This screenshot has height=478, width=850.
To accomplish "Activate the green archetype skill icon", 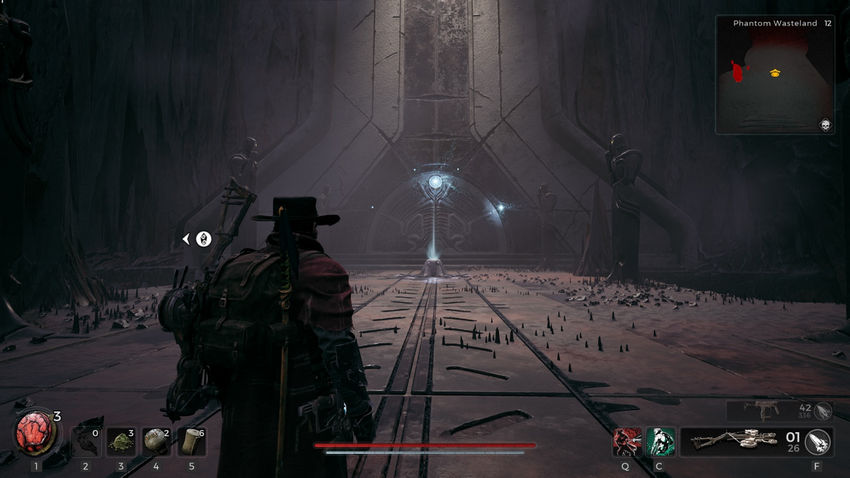I will click(x=660, y=441).
